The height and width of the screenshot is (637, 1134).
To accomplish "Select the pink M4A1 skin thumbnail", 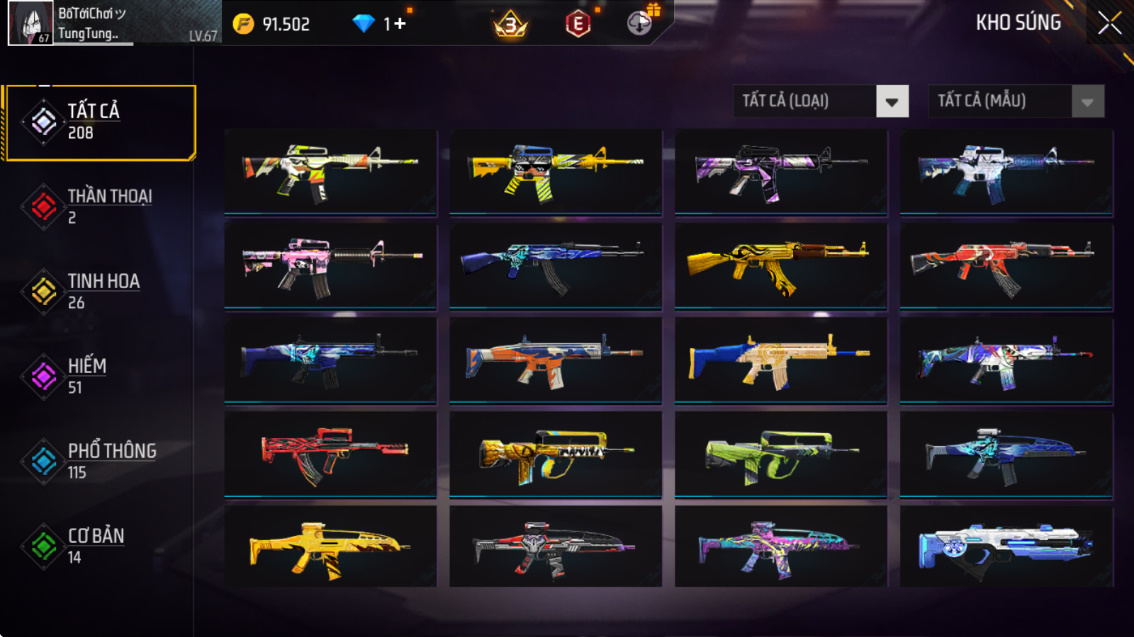I will (x=330, y=265).
